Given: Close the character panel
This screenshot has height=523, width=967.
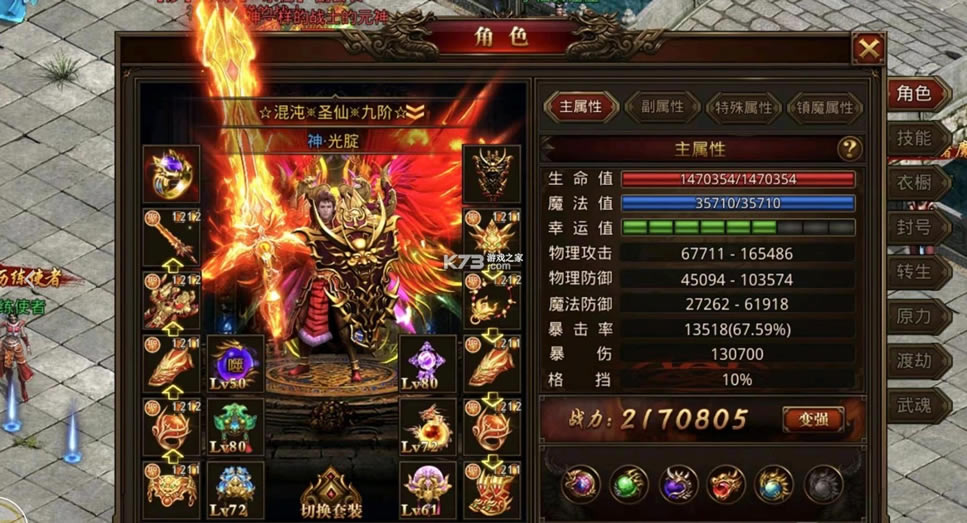Looking at the screenshot, I should pyautogui.click(x=868, y=48).
